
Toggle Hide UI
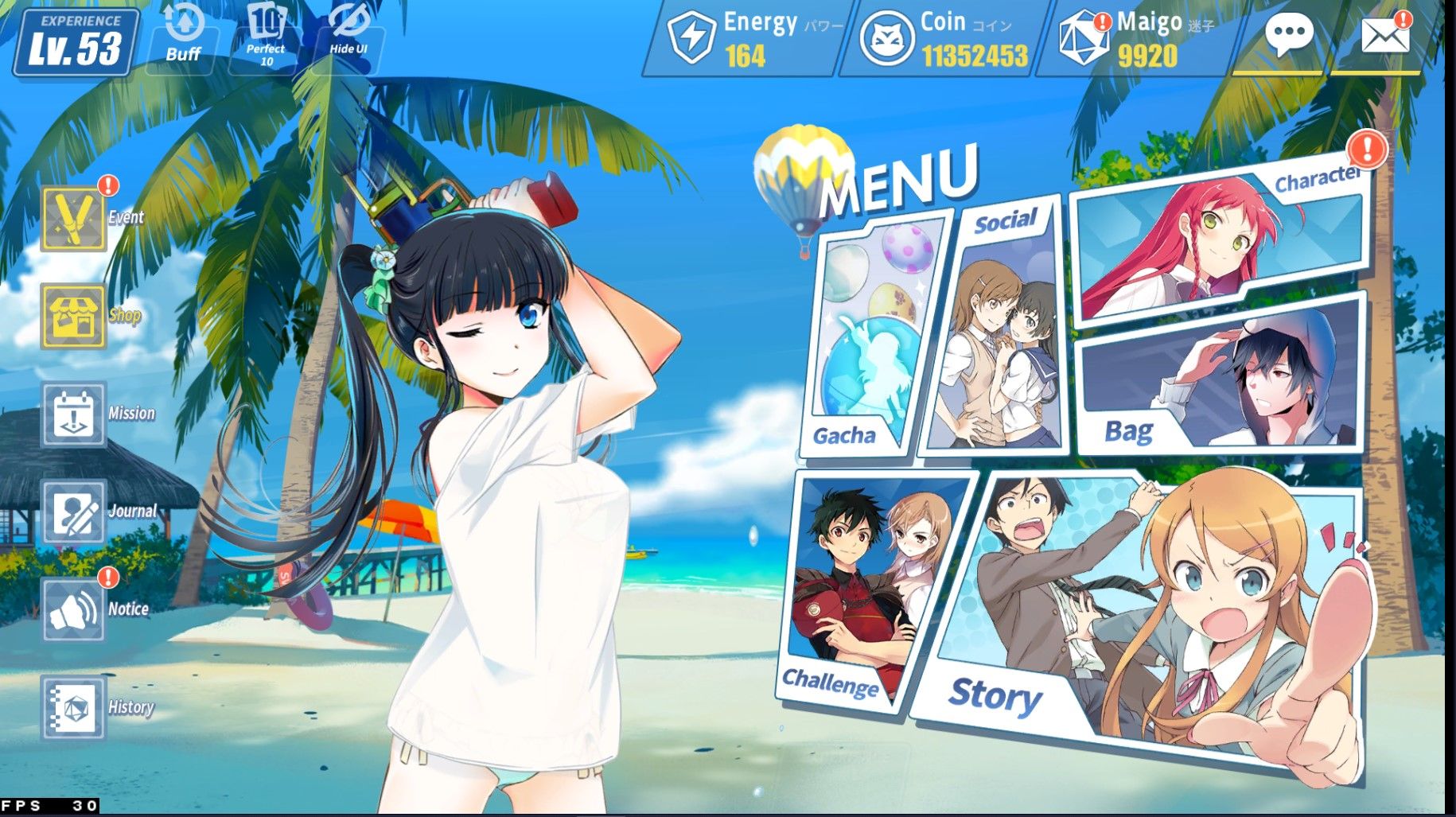coord(348,37)
